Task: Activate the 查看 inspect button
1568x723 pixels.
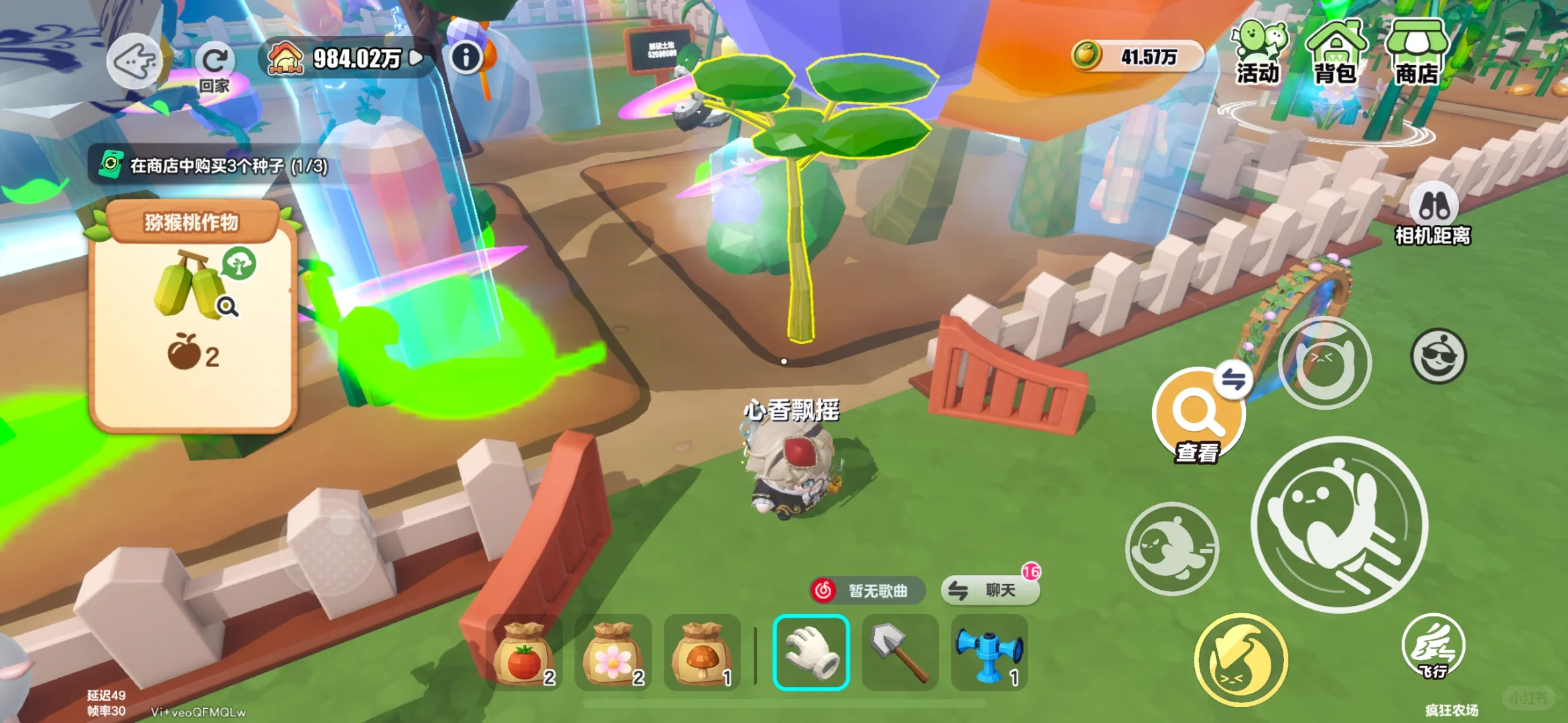Action: 1198,416
